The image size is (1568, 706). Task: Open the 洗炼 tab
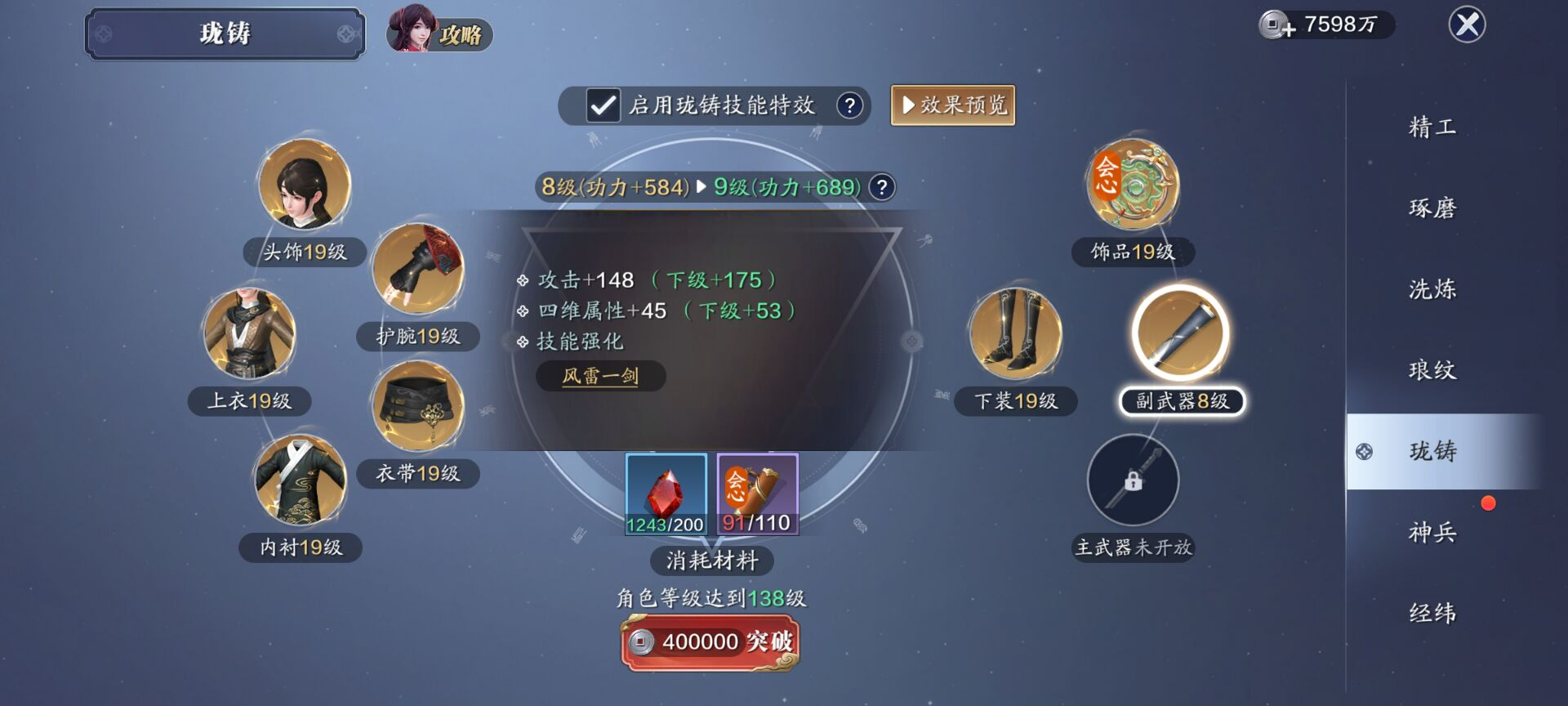pyautogui.click(x=1432, y=289)
